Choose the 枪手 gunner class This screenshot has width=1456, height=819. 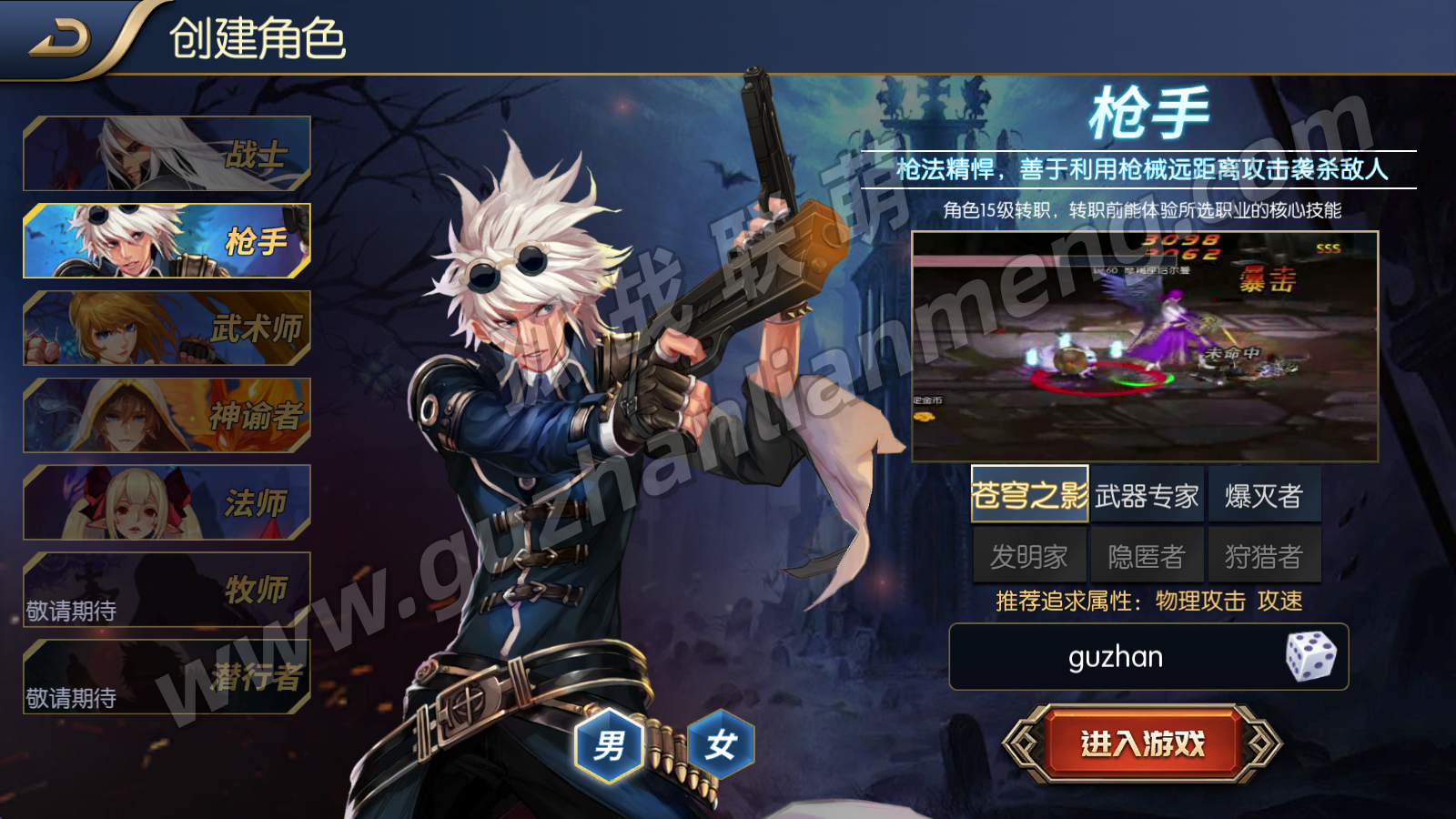[167, 241]
